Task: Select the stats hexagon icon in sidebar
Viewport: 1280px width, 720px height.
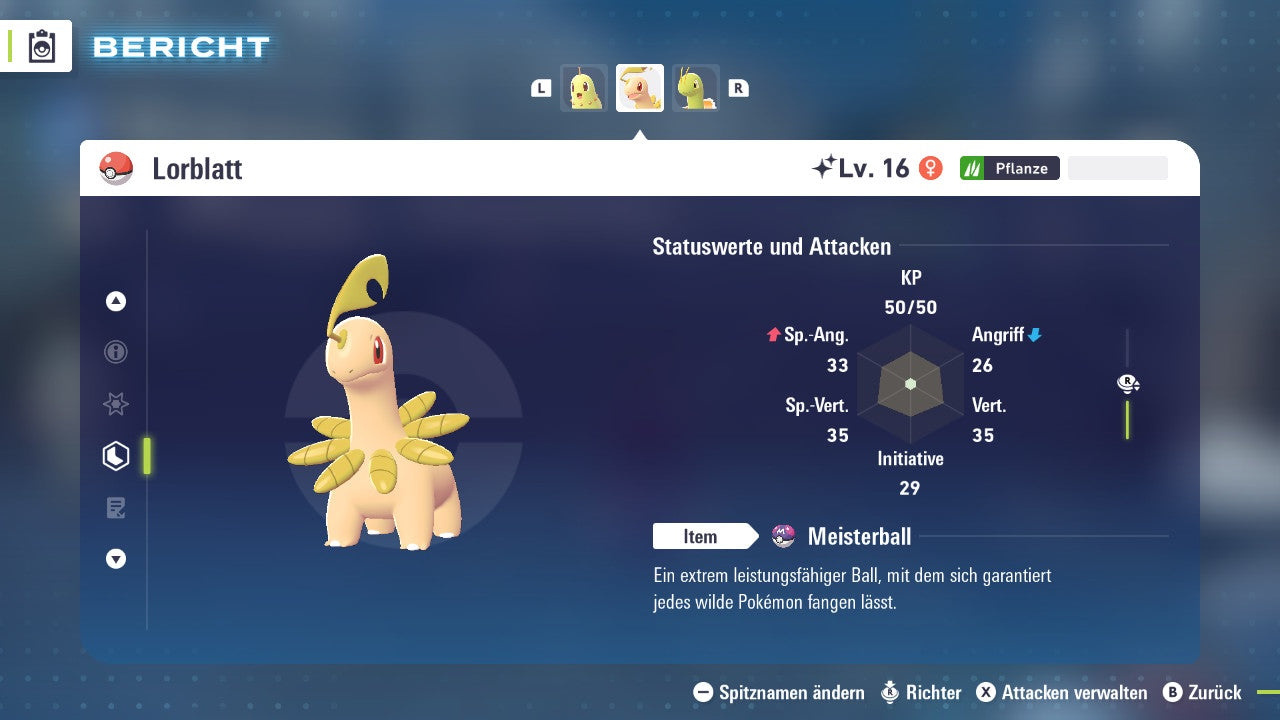Action: 115,455
